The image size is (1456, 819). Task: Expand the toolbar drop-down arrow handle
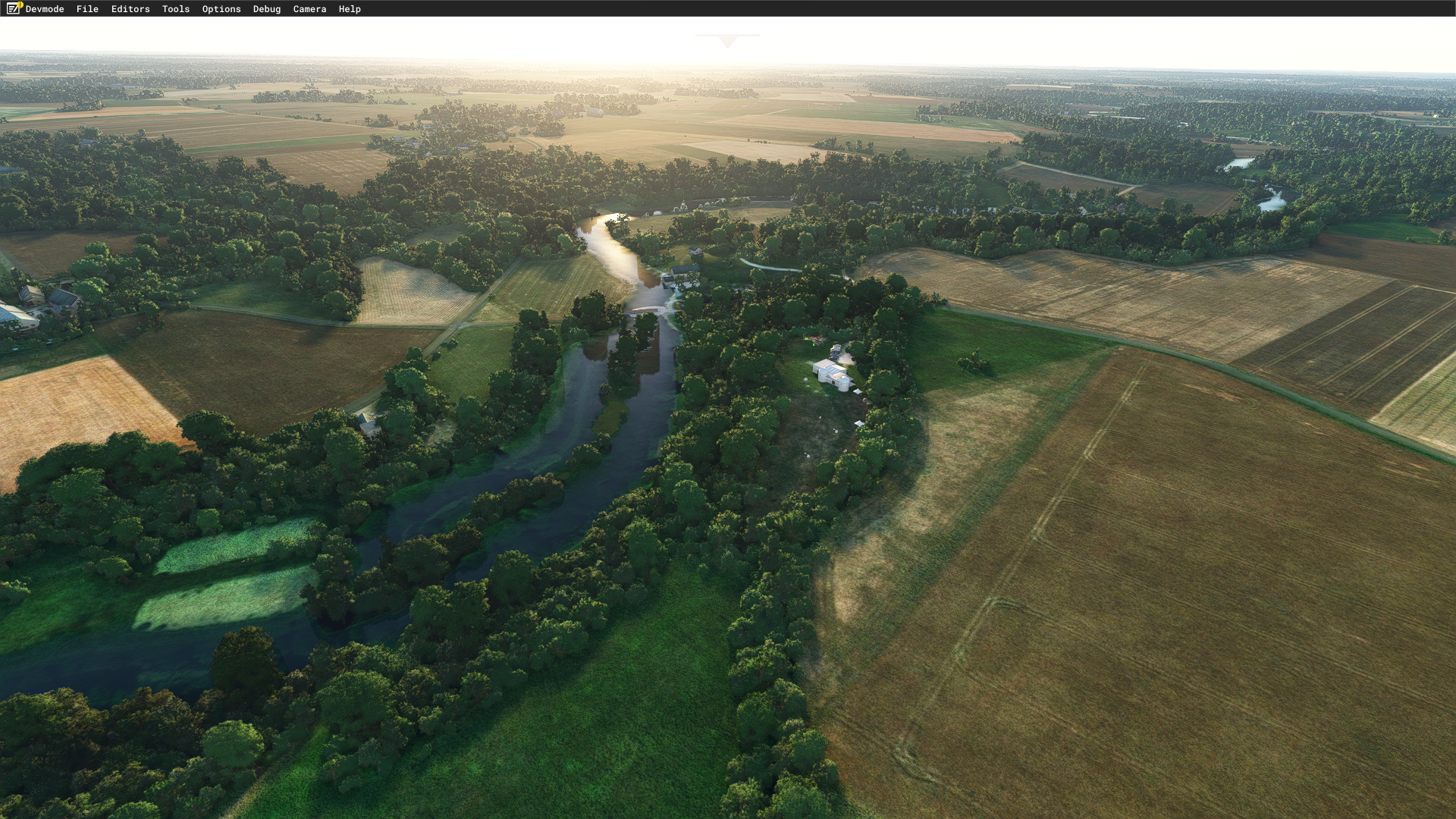(727, 42)
